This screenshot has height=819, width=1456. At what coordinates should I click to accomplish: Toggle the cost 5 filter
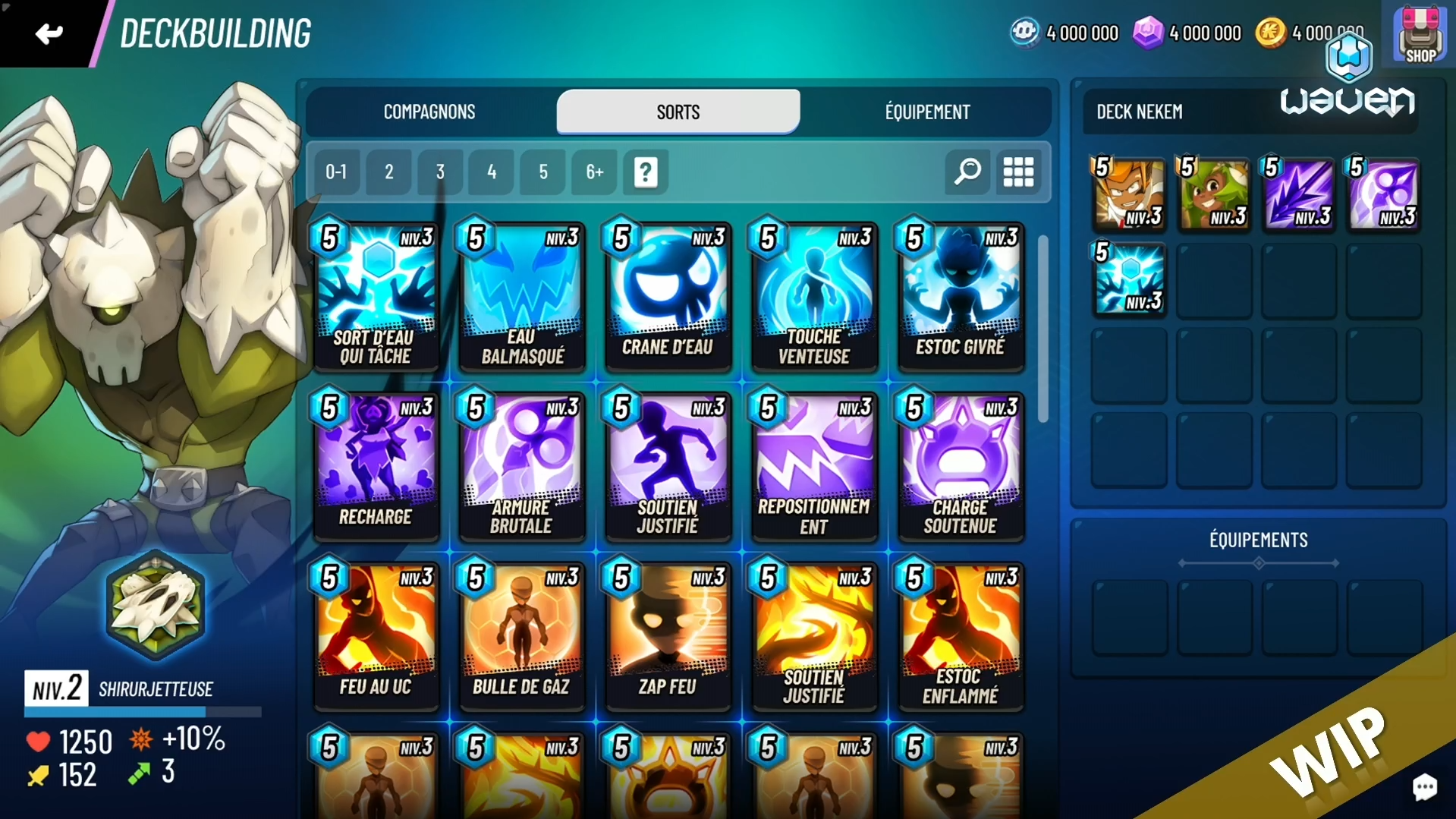click(x=542, y=172)
